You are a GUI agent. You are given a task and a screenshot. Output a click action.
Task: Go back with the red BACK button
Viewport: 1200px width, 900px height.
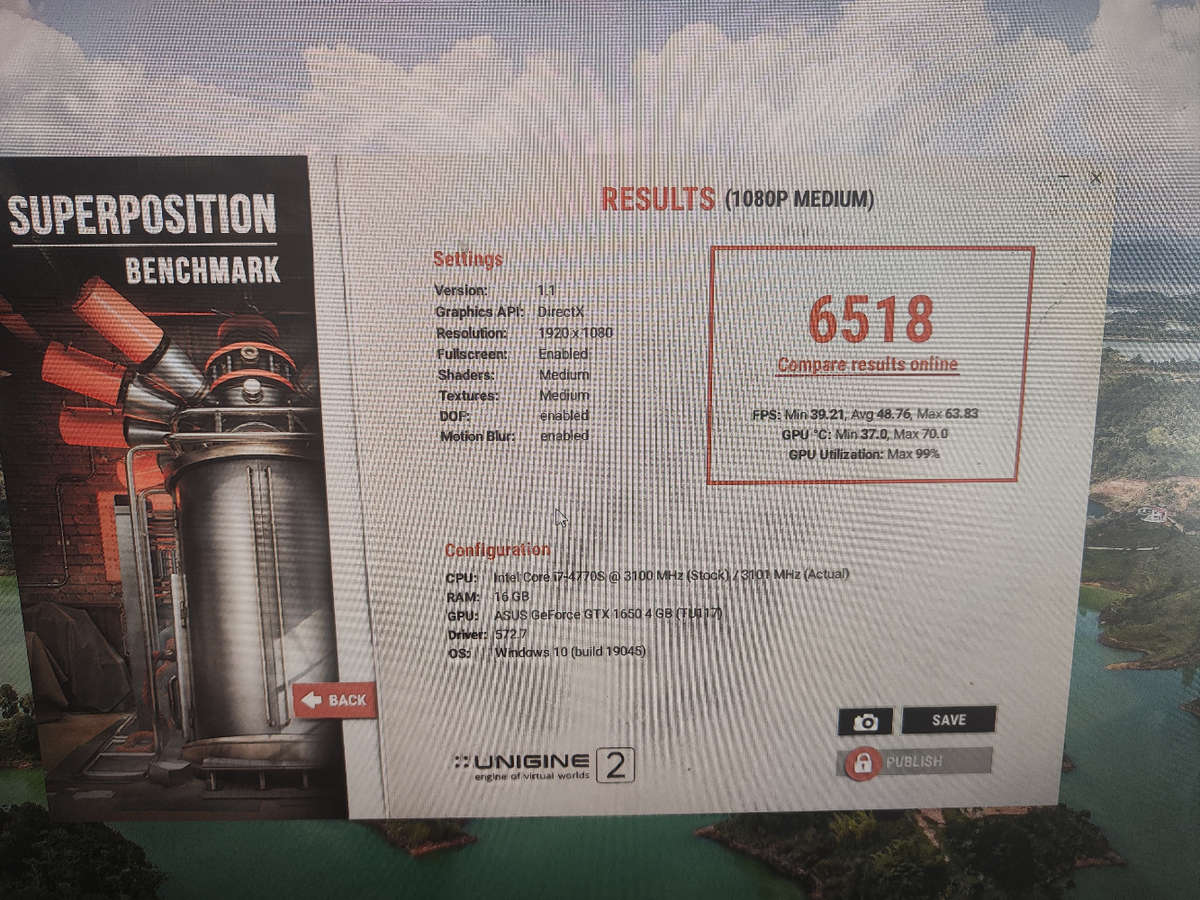pos(335,700)
